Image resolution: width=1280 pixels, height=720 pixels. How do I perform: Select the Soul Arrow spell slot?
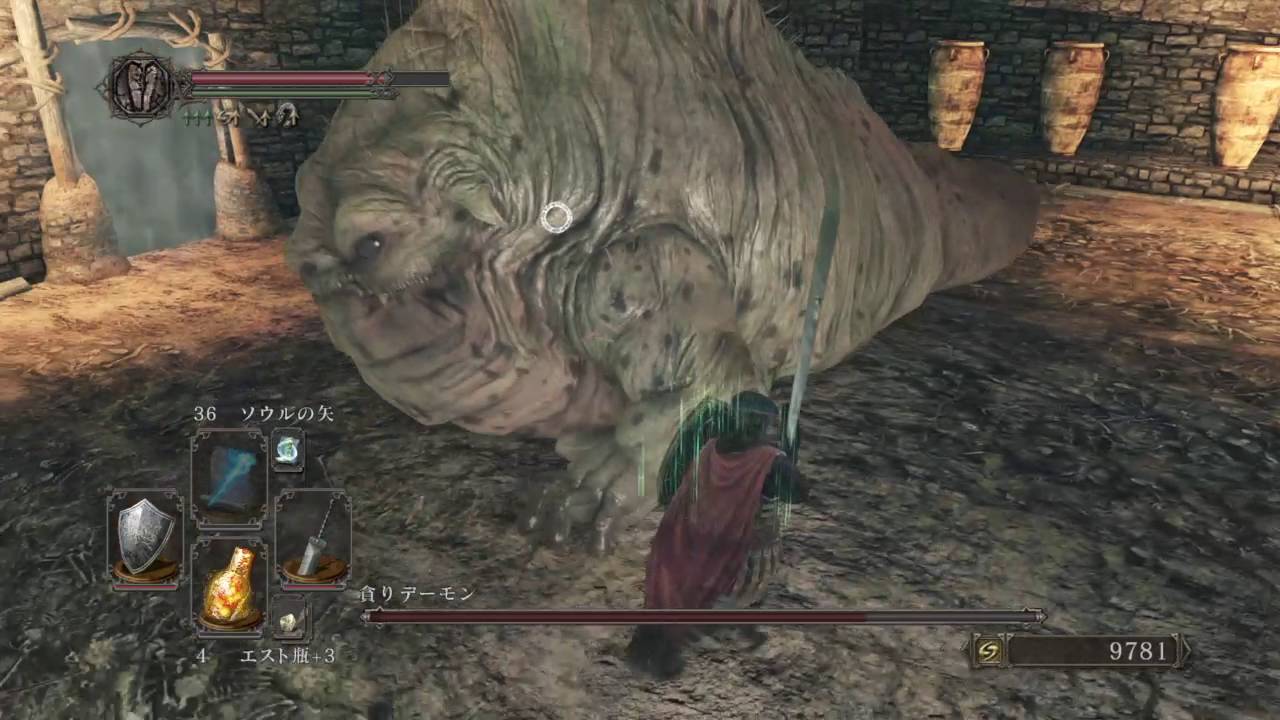pyautogui.click(x=229, y=478)
